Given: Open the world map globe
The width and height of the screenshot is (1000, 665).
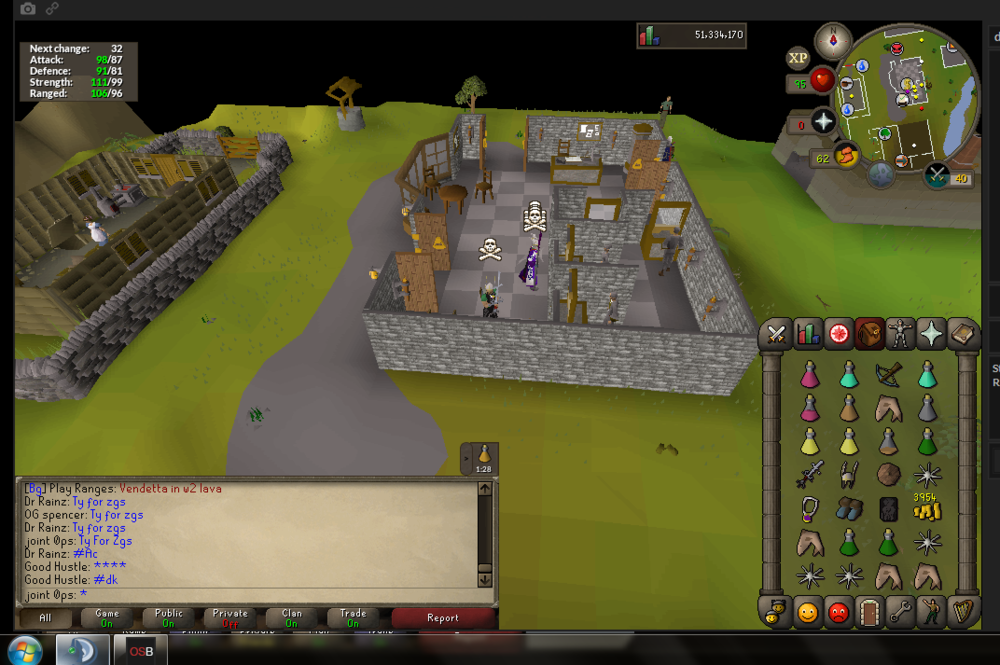Looking at the screenshot, I should point(881,175).
